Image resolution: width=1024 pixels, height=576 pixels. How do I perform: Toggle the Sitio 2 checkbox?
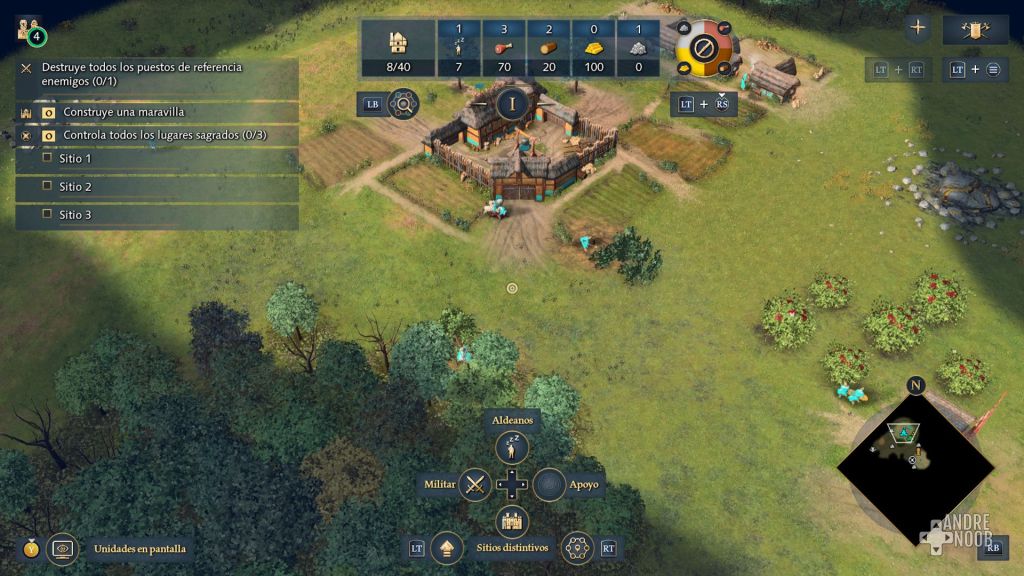point(47,186)
